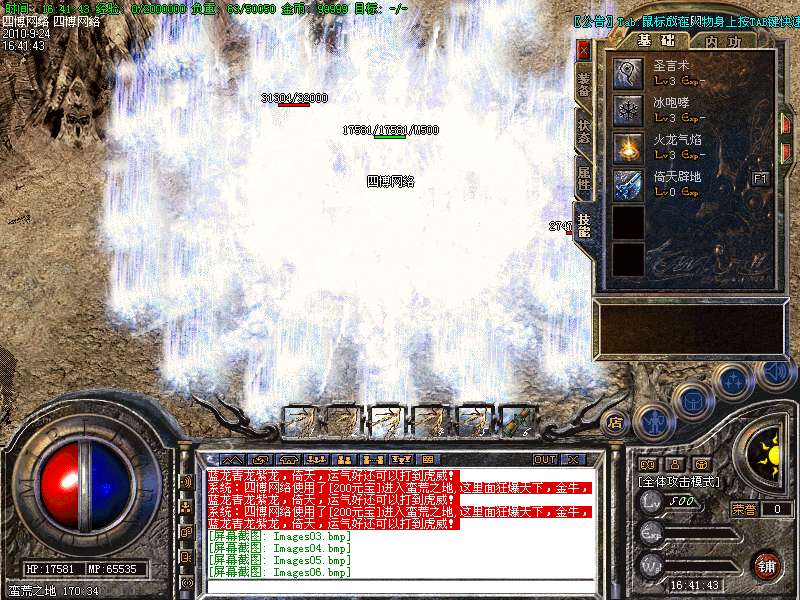800x600 pixels.
Task: Open the 属性 attributes side tab
Action: tap(584, 177)
